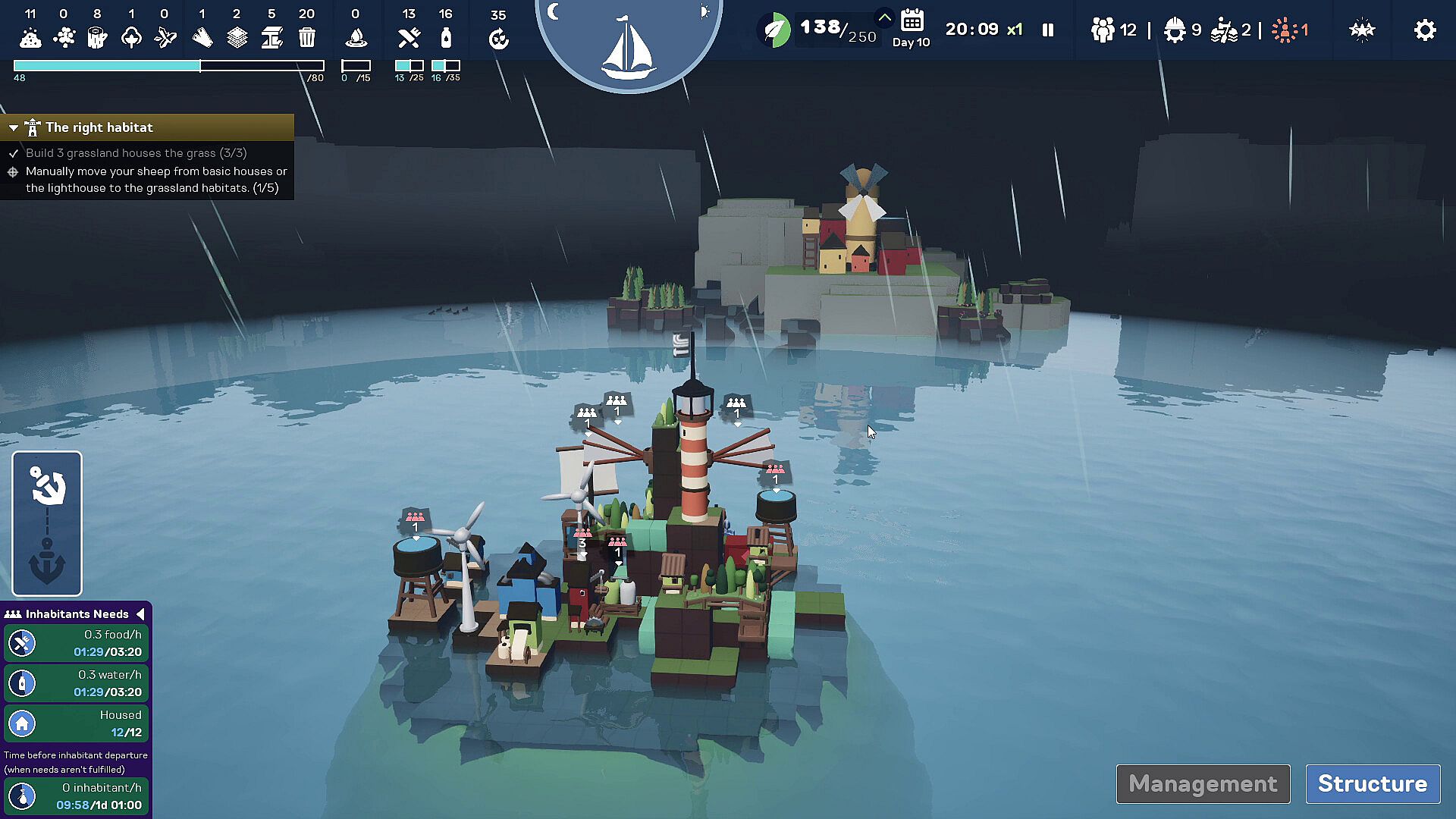Select the wood log resource icon
Screen dimensions: 1456x819
(x=97, y=37)
